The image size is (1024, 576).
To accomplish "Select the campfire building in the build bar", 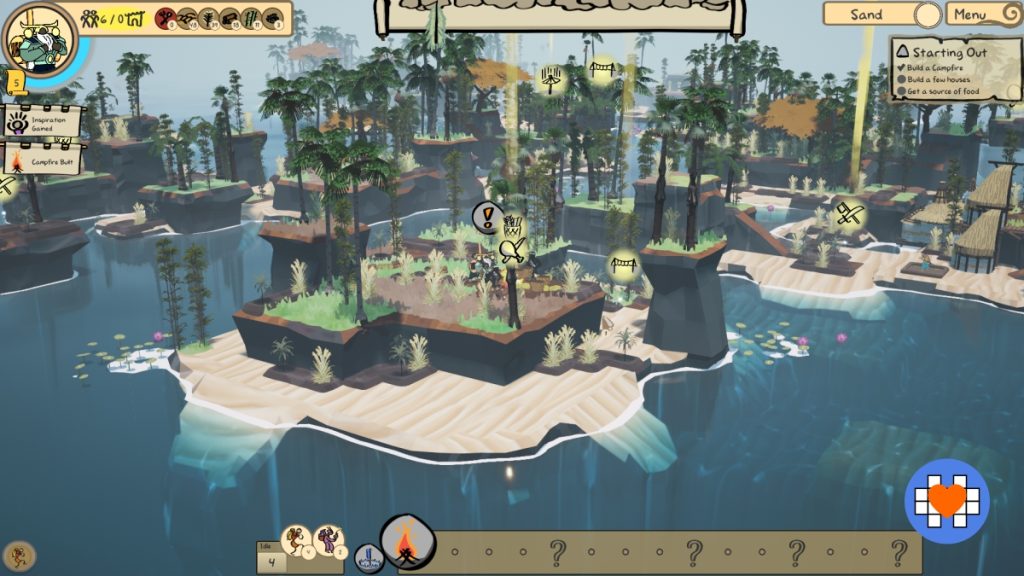I will point(407,545).
